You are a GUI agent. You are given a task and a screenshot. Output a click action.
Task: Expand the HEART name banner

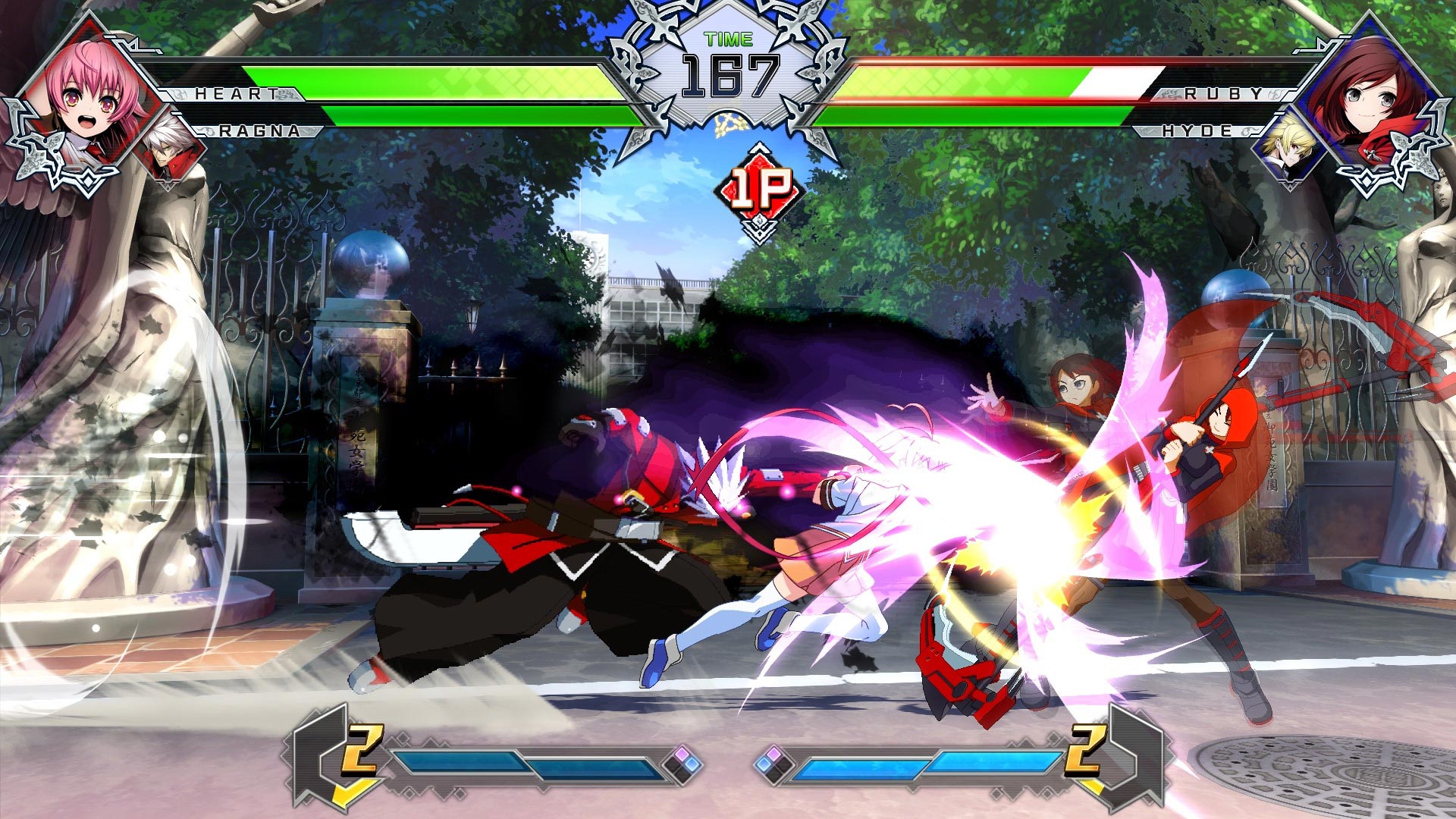tap(237, 94)
